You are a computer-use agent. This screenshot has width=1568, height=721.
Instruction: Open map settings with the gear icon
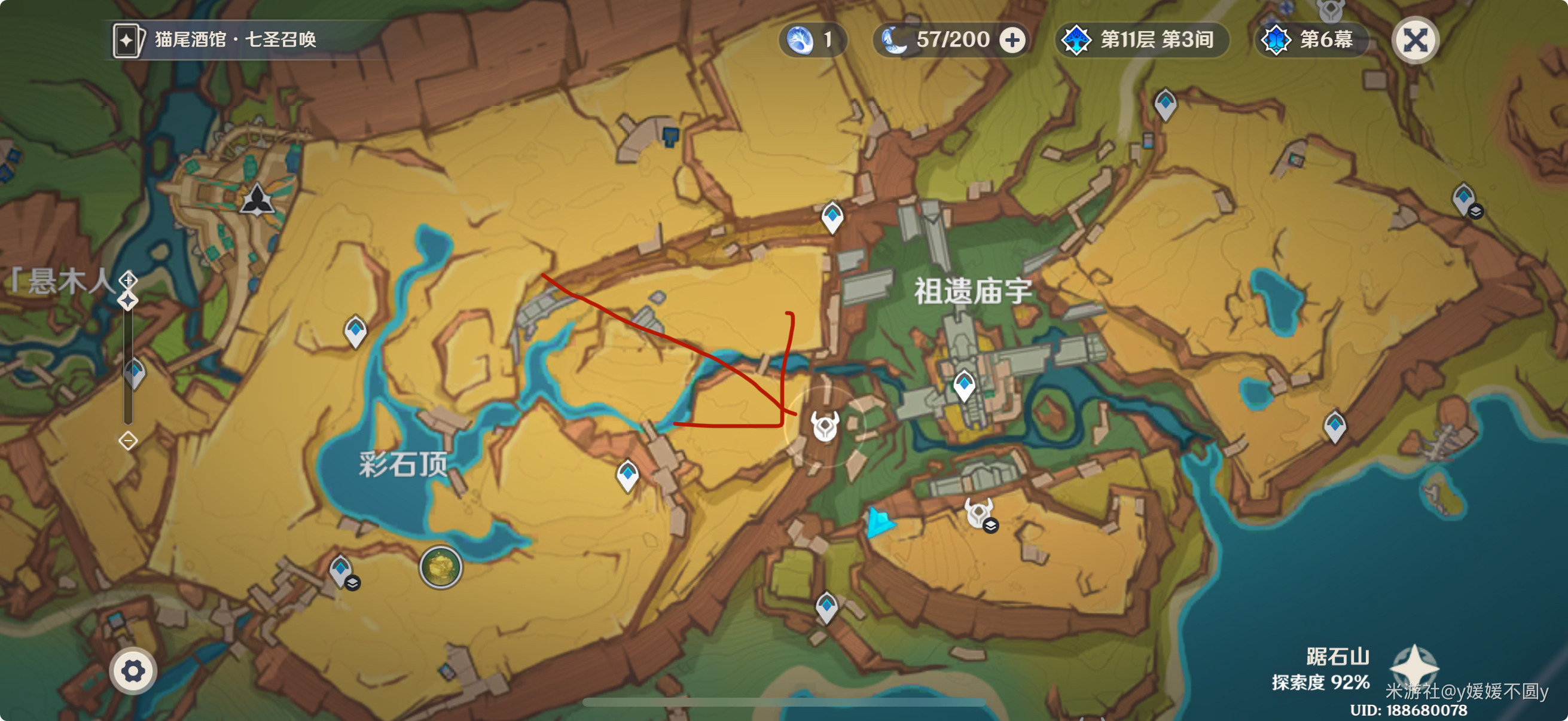point(133,671)
